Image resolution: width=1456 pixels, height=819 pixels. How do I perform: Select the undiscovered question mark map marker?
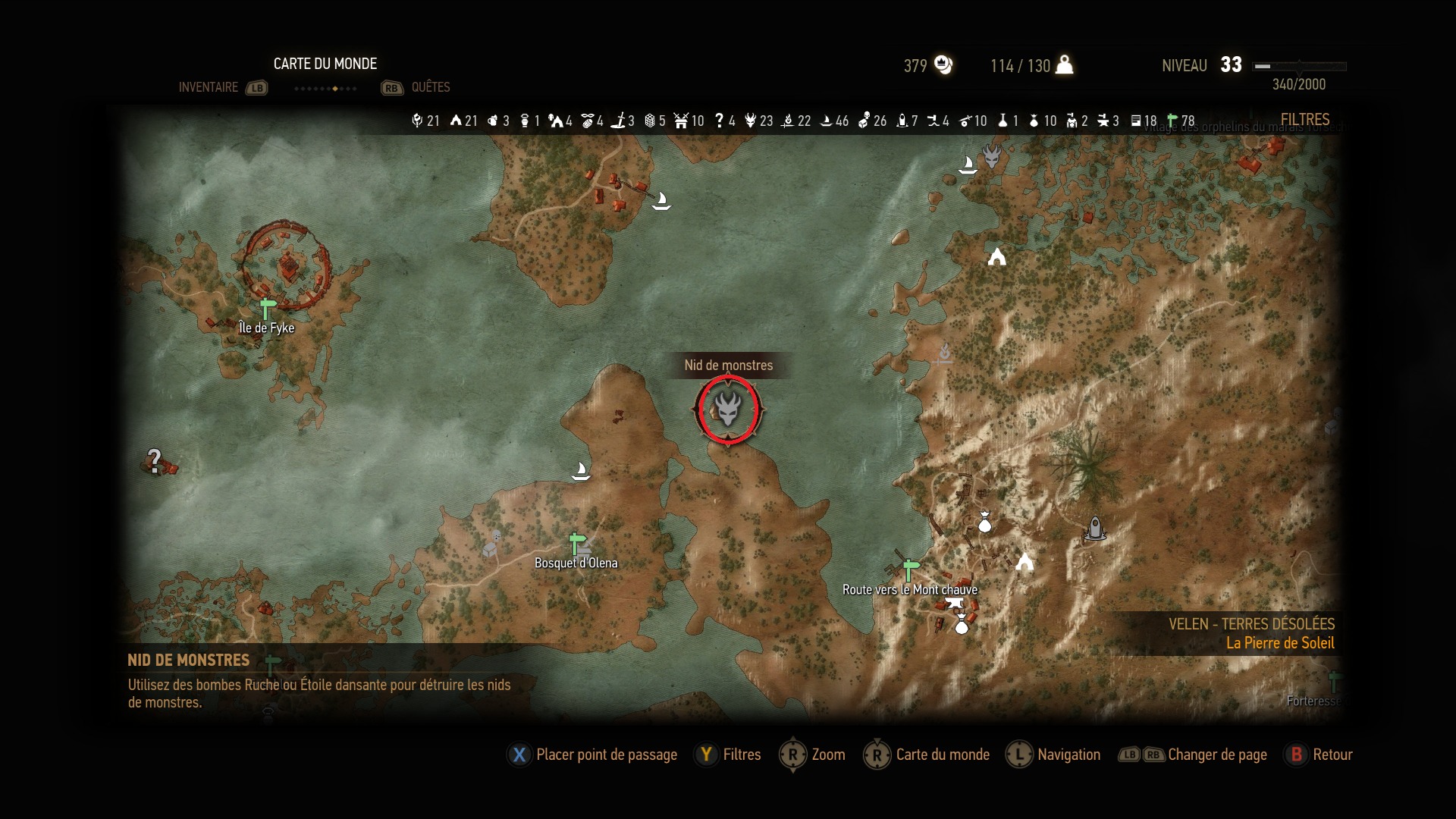(x=155, y=460)
